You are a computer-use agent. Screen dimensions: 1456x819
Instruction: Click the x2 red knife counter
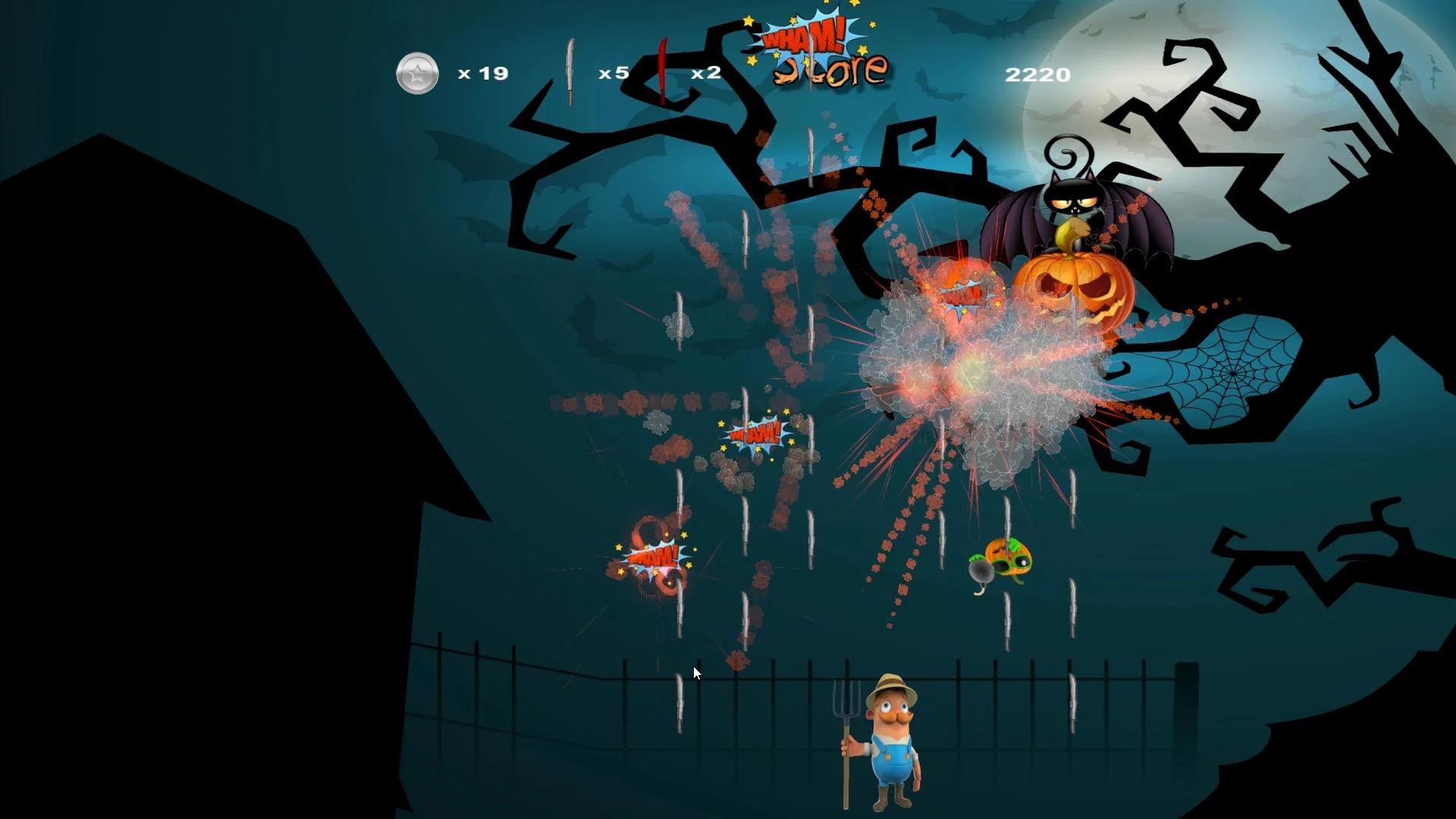[x=705, y=74]
